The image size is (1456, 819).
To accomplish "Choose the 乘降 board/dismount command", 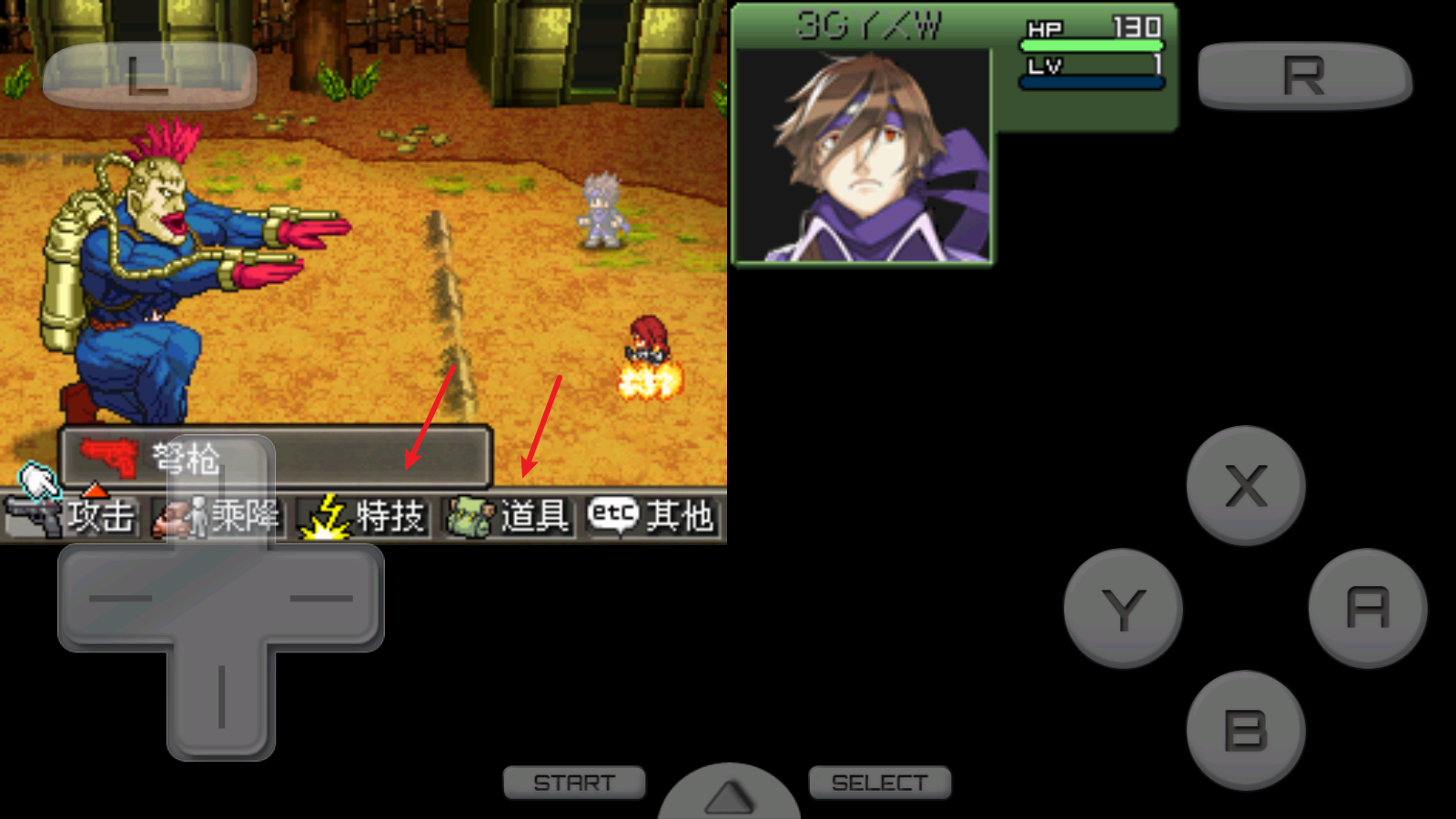I will [x=218, y=517].
